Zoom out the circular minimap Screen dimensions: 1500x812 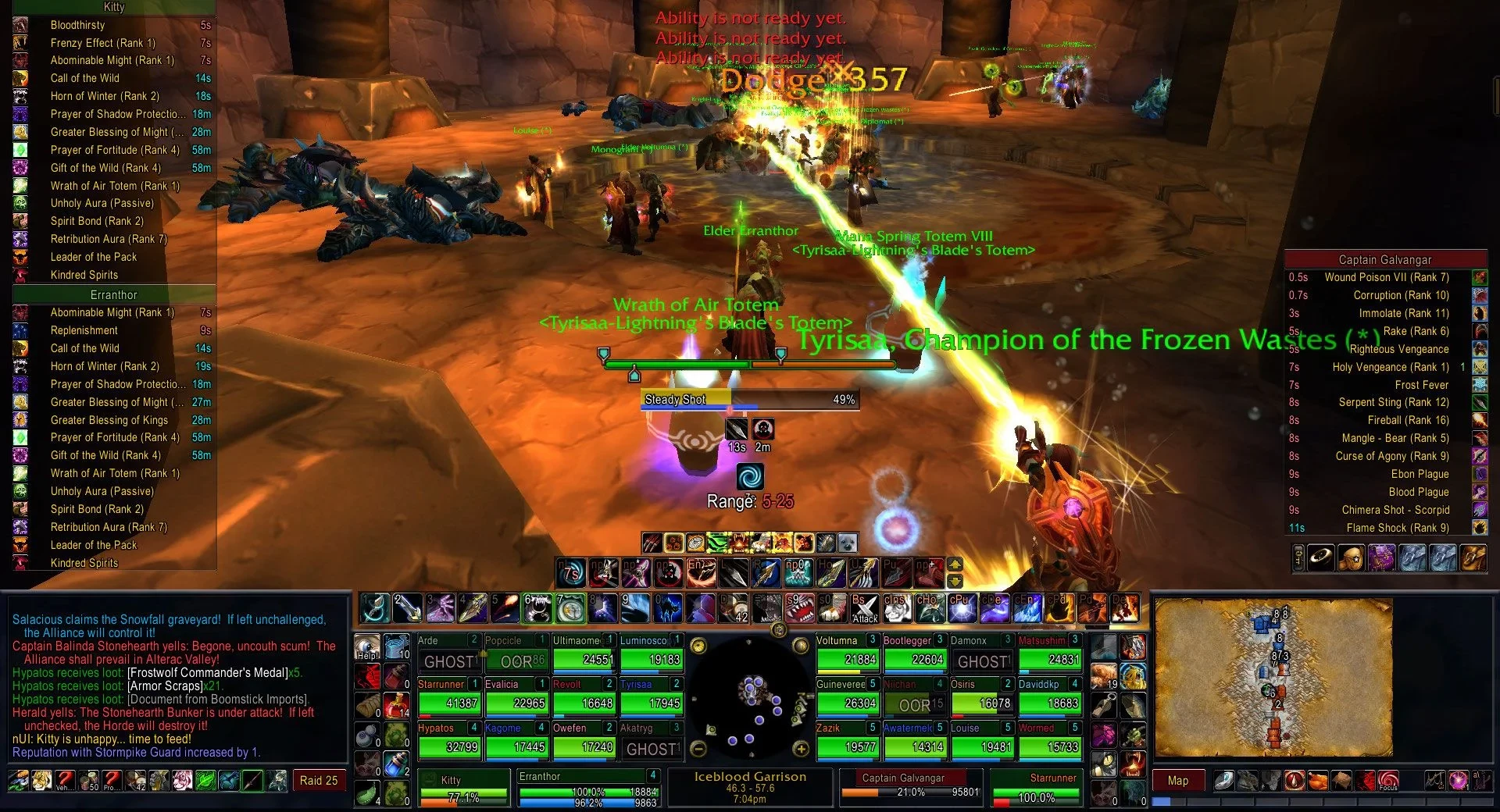pyautogui.click(x=699, y=749)
